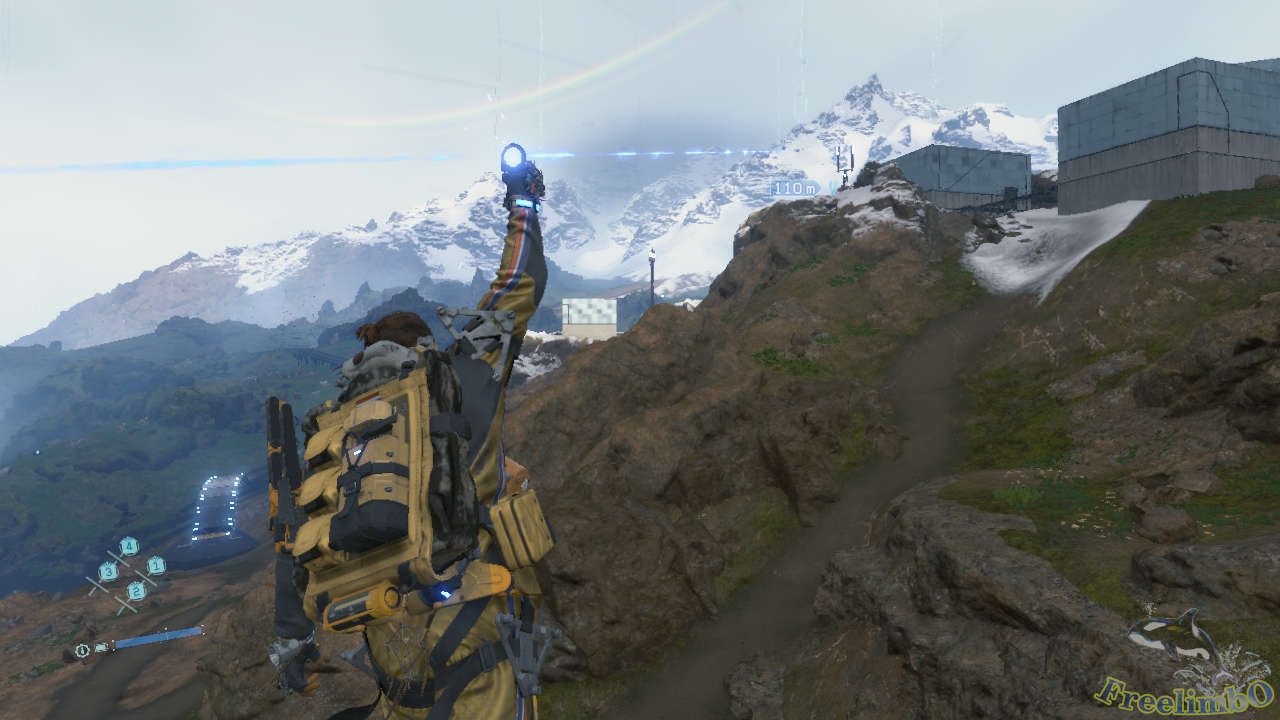Select hexagonal marker number 2

click(x=135, y=592)
